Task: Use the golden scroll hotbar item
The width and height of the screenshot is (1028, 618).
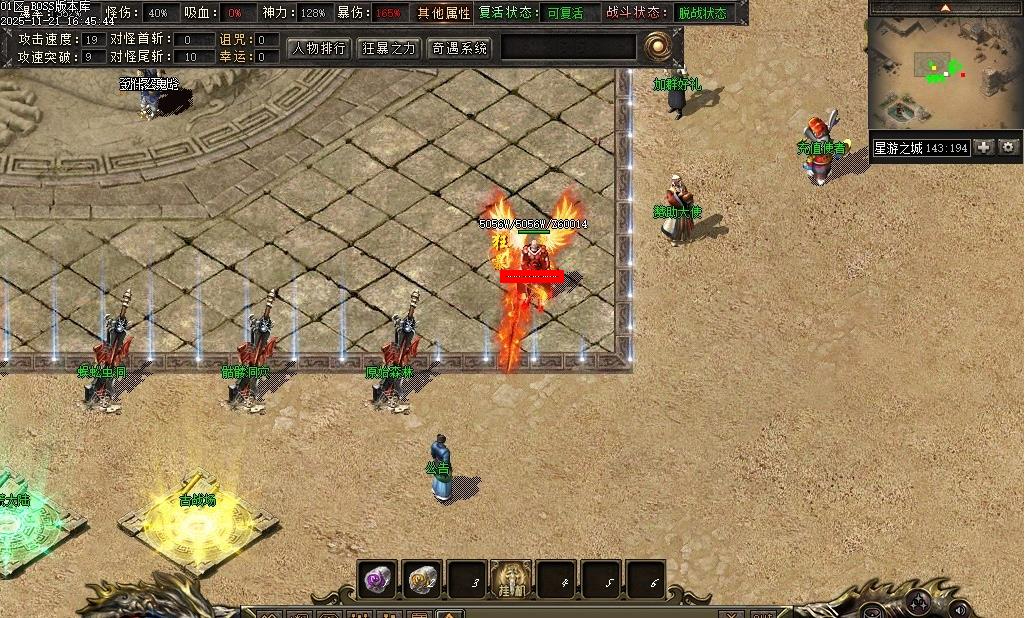Action: coord(423,580)
